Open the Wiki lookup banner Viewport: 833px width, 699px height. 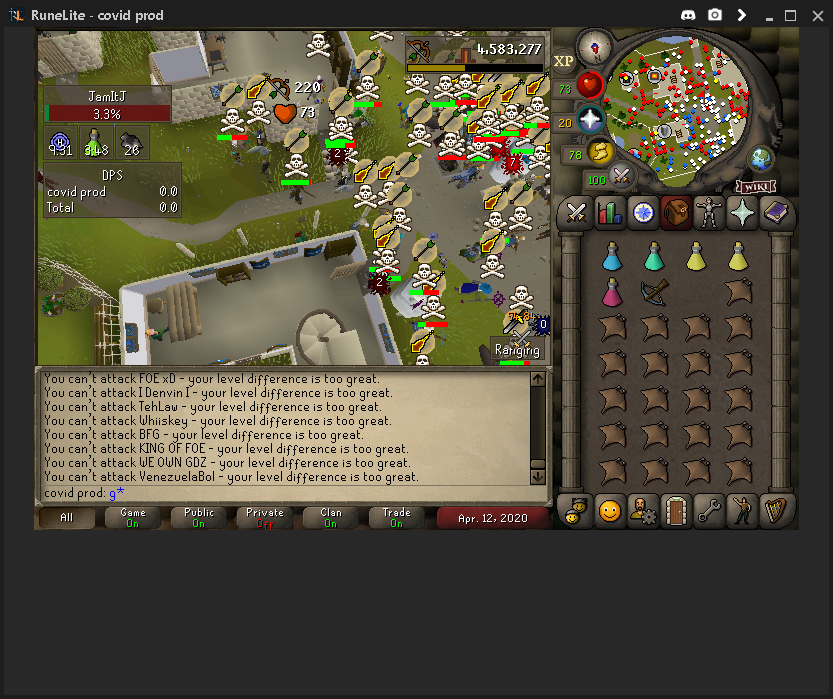click(x=757, y=187)
